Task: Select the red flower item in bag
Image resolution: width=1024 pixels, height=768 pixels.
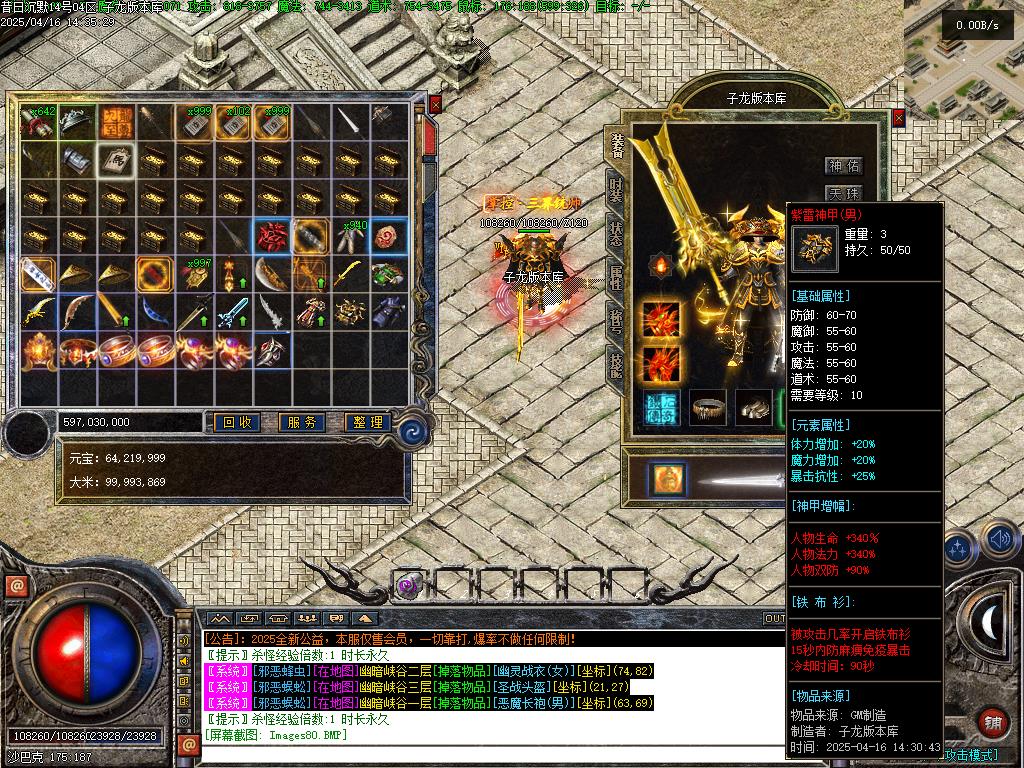Action: click(x=270, y=236)
